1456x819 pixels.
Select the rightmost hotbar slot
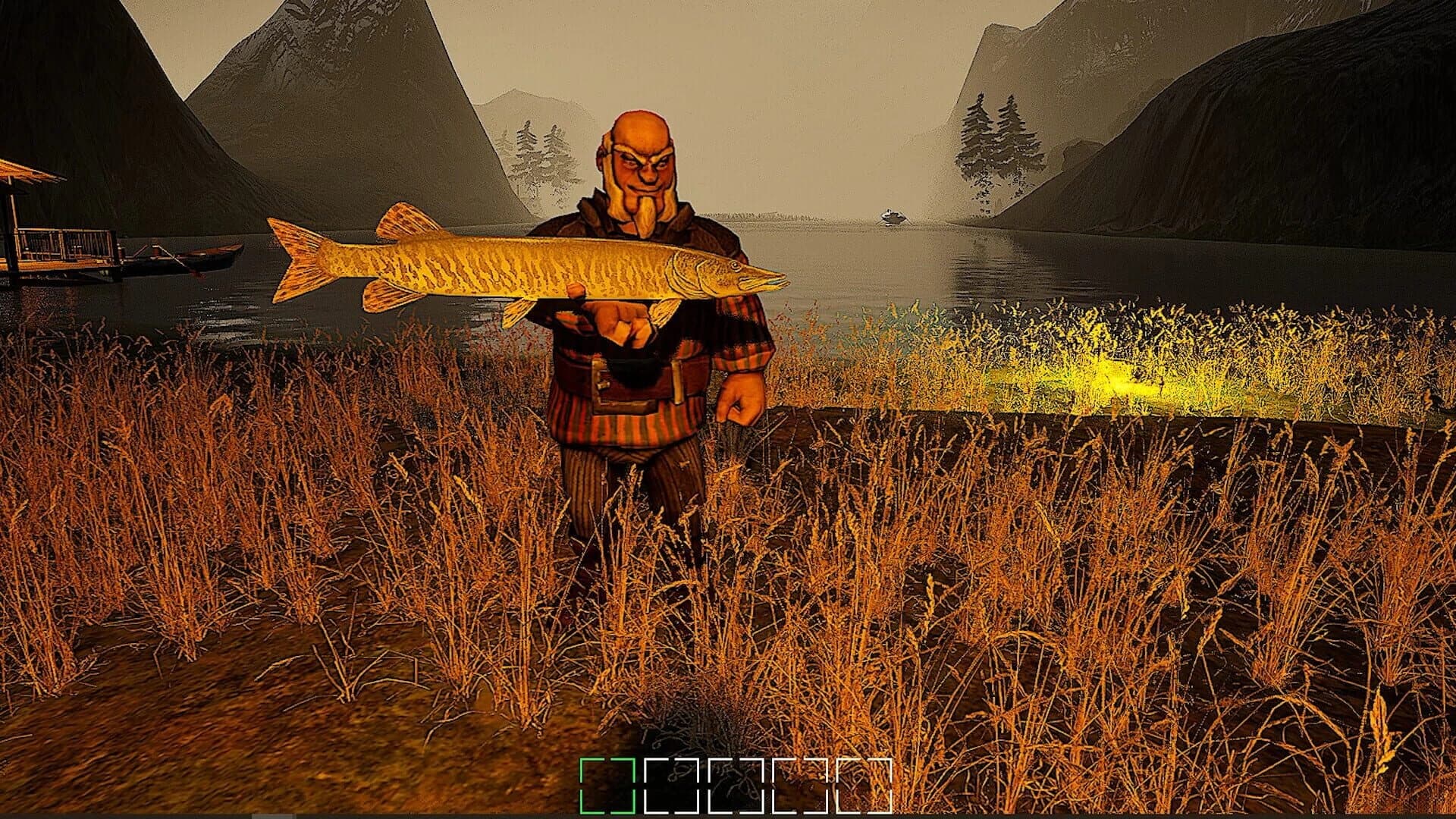(x=864, y=786)
